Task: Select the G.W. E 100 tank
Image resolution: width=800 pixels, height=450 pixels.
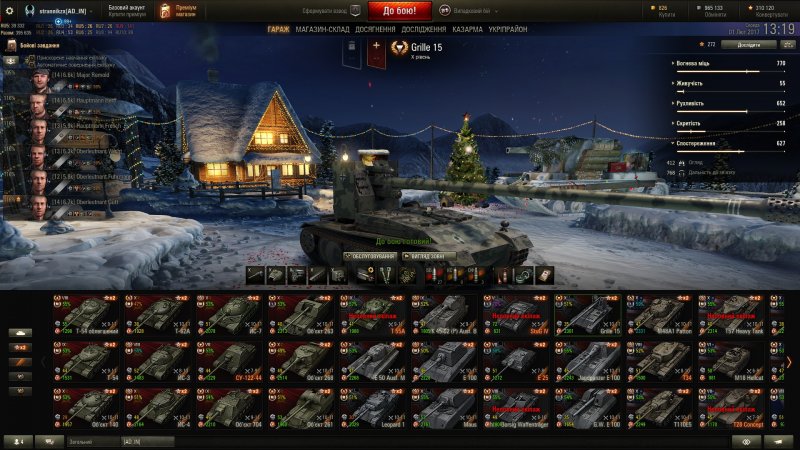Action: [x=588, y=408]
